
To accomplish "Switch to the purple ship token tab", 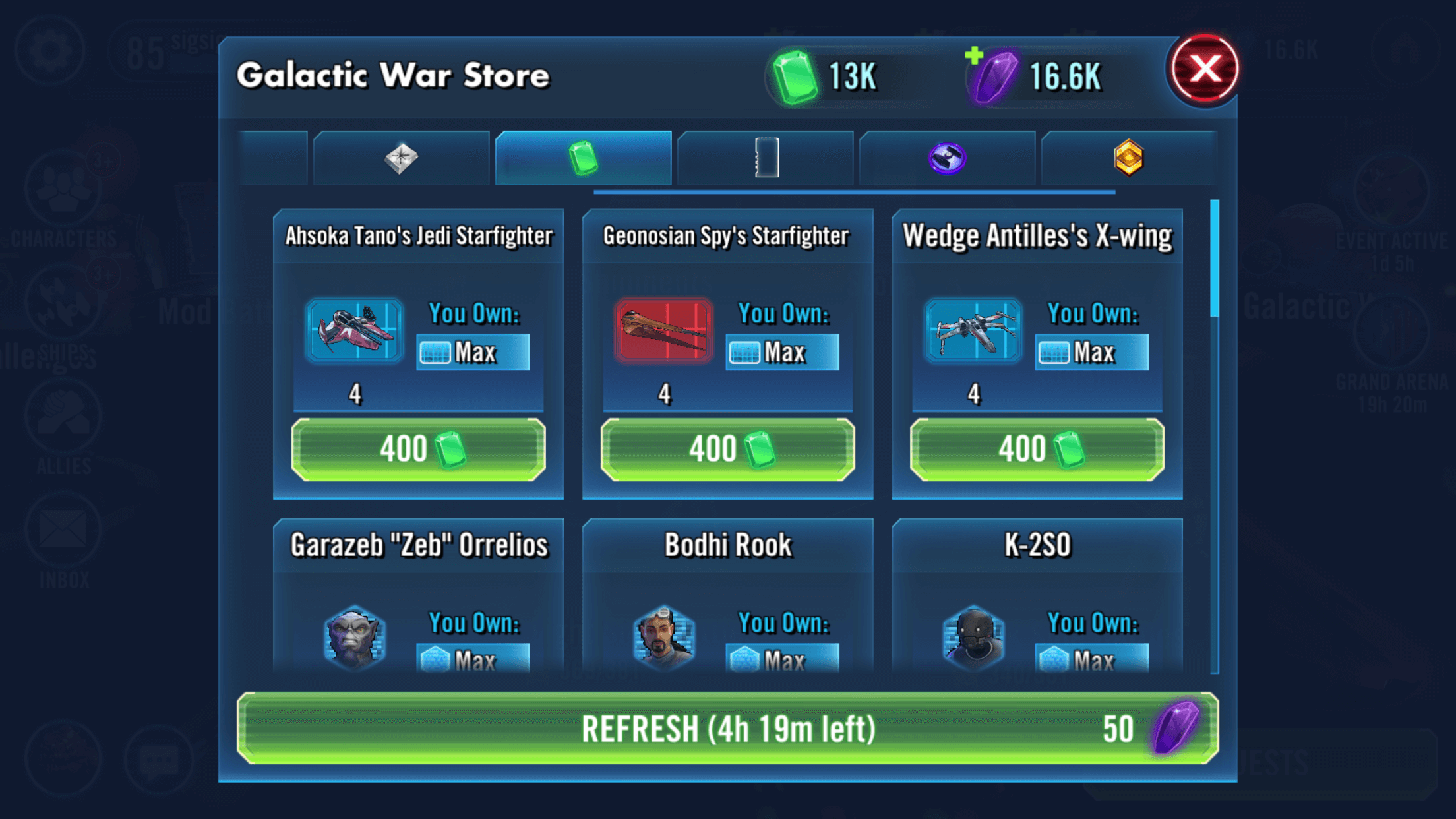I will 947,158.
